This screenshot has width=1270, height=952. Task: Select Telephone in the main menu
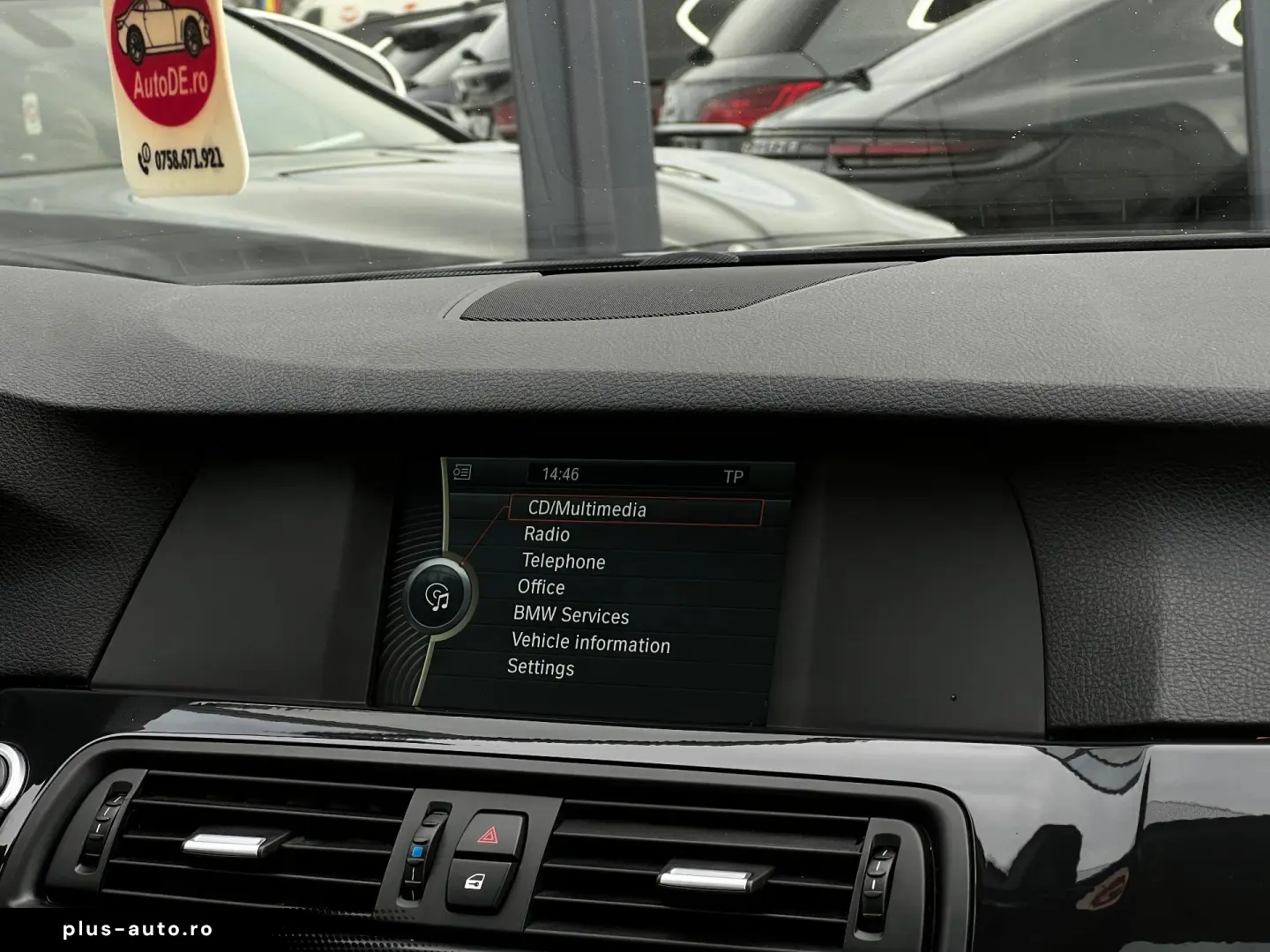(x=564, y=562)
